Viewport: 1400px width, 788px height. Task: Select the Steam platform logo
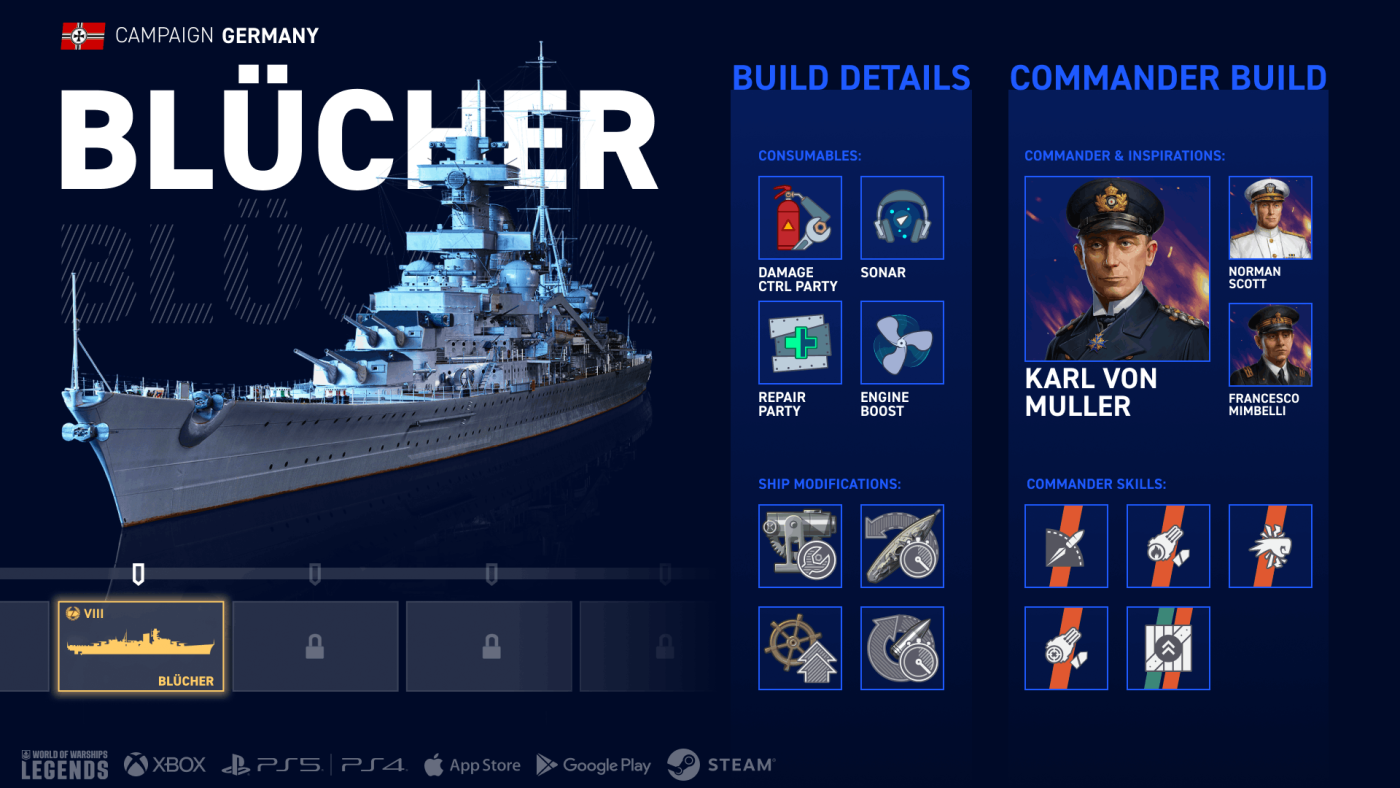click(720, 765)
